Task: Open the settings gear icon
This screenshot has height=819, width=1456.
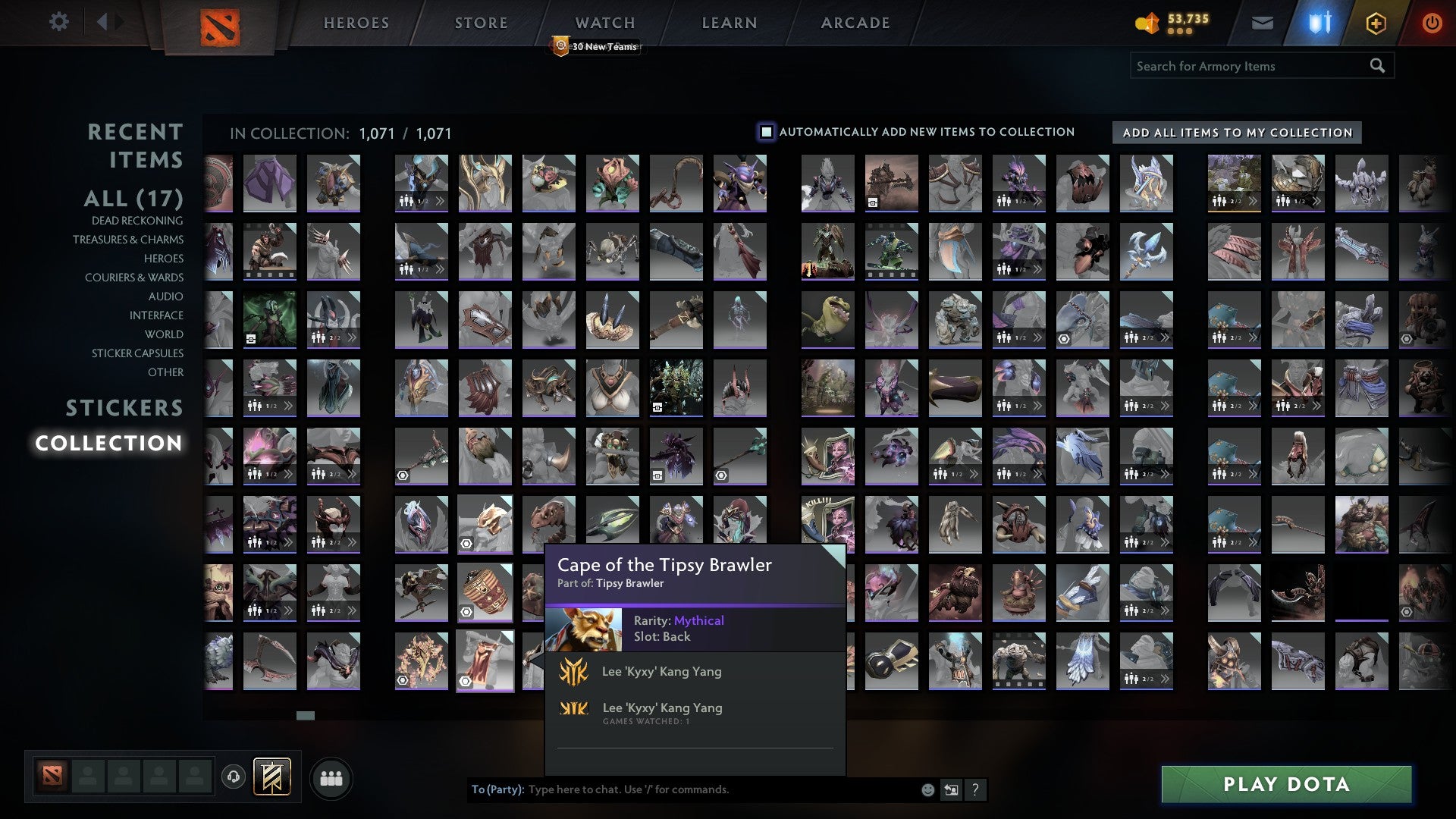Action: click(x=59, y=22)
